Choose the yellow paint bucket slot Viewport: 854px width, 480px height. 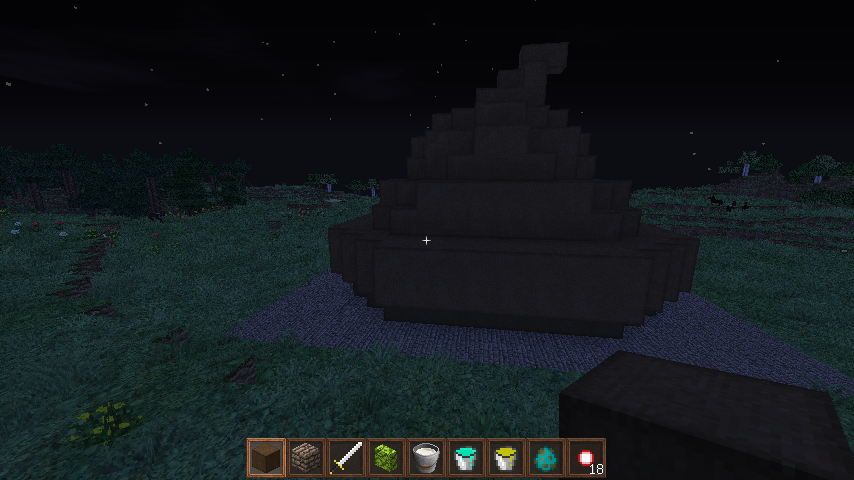pyautogui.click(x=506, y=458)
